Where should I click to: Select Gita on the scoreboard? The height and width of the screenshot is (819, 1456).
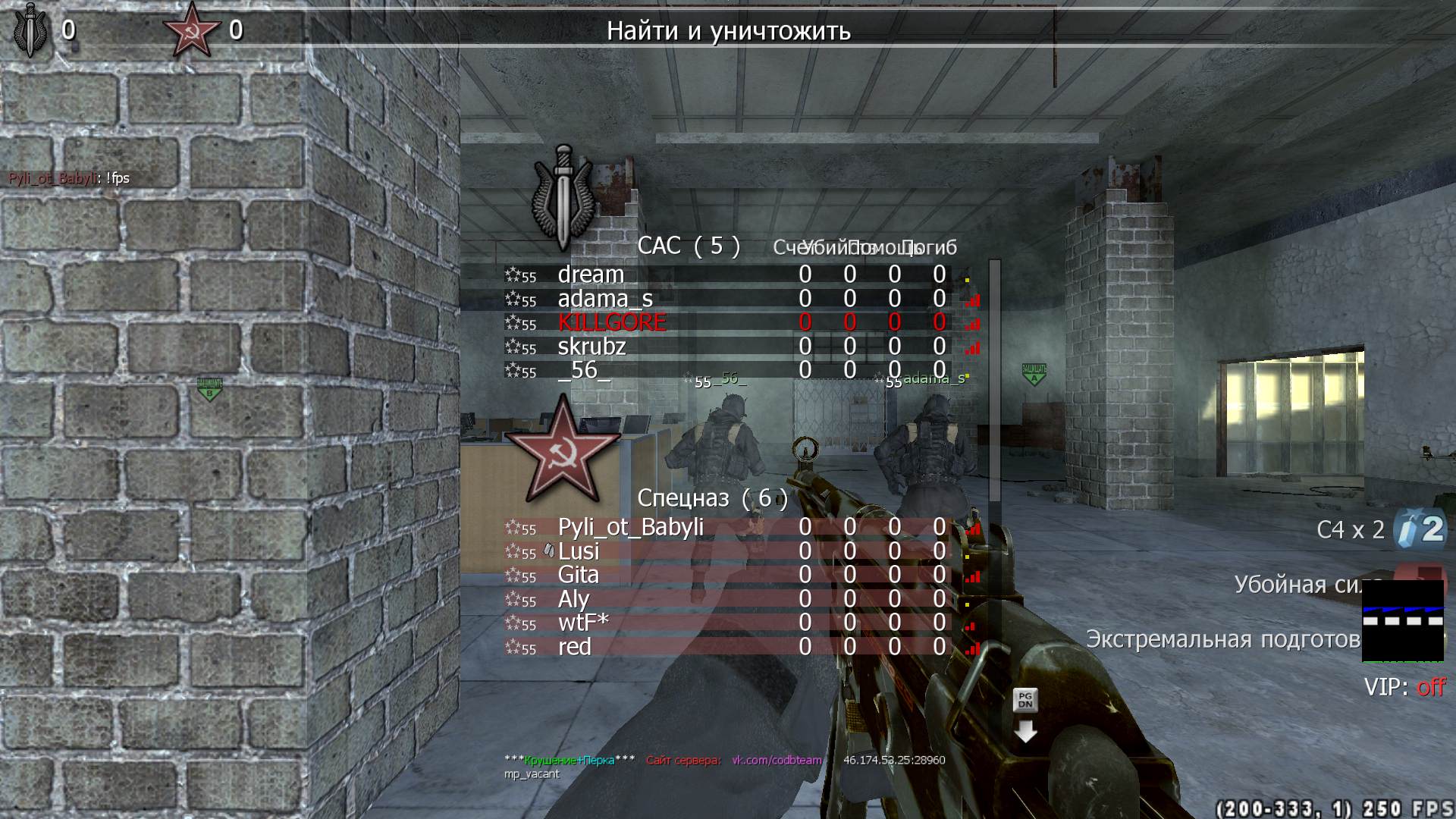578,575
